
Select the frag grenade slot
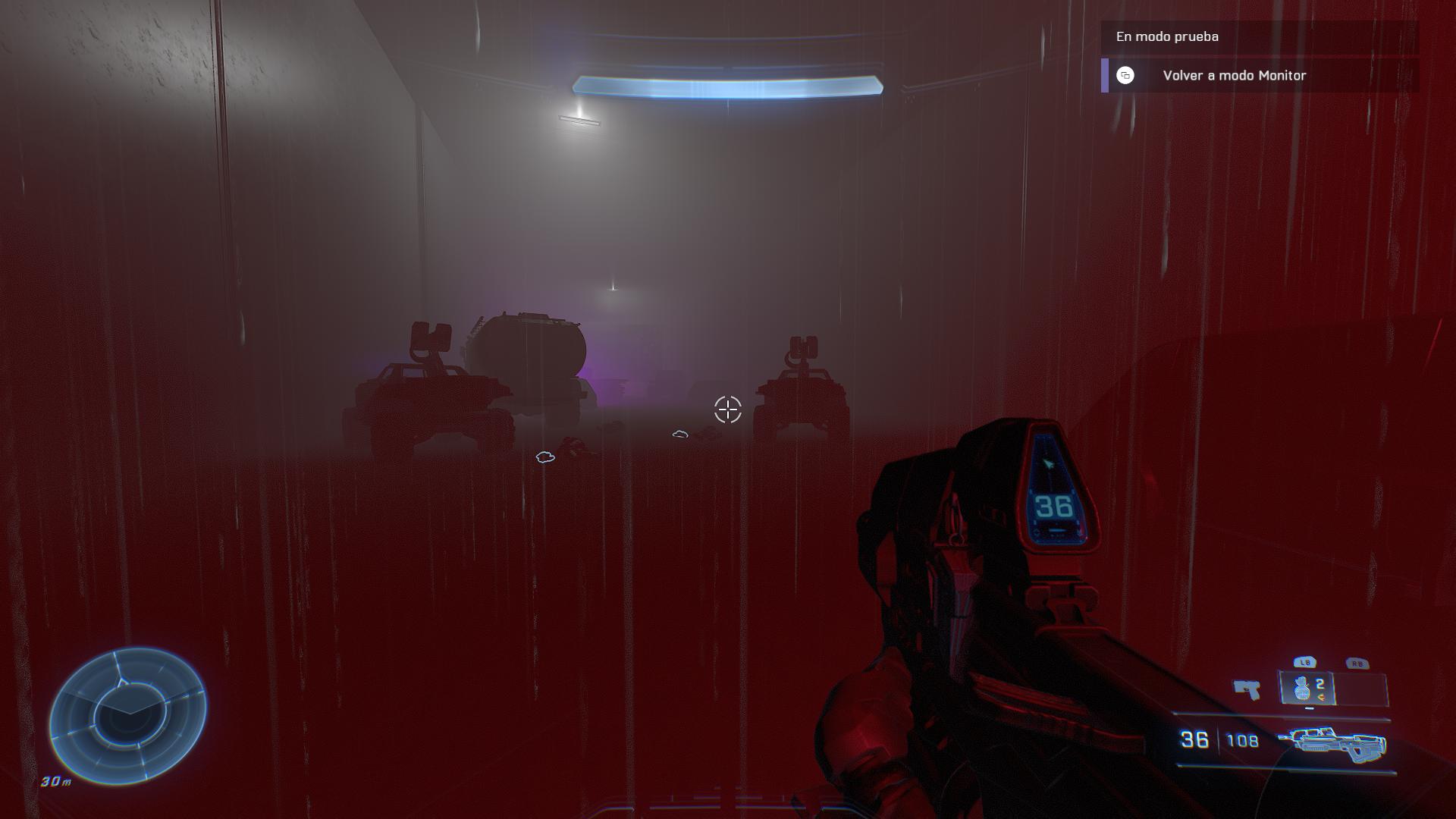tap(1307, 689)
